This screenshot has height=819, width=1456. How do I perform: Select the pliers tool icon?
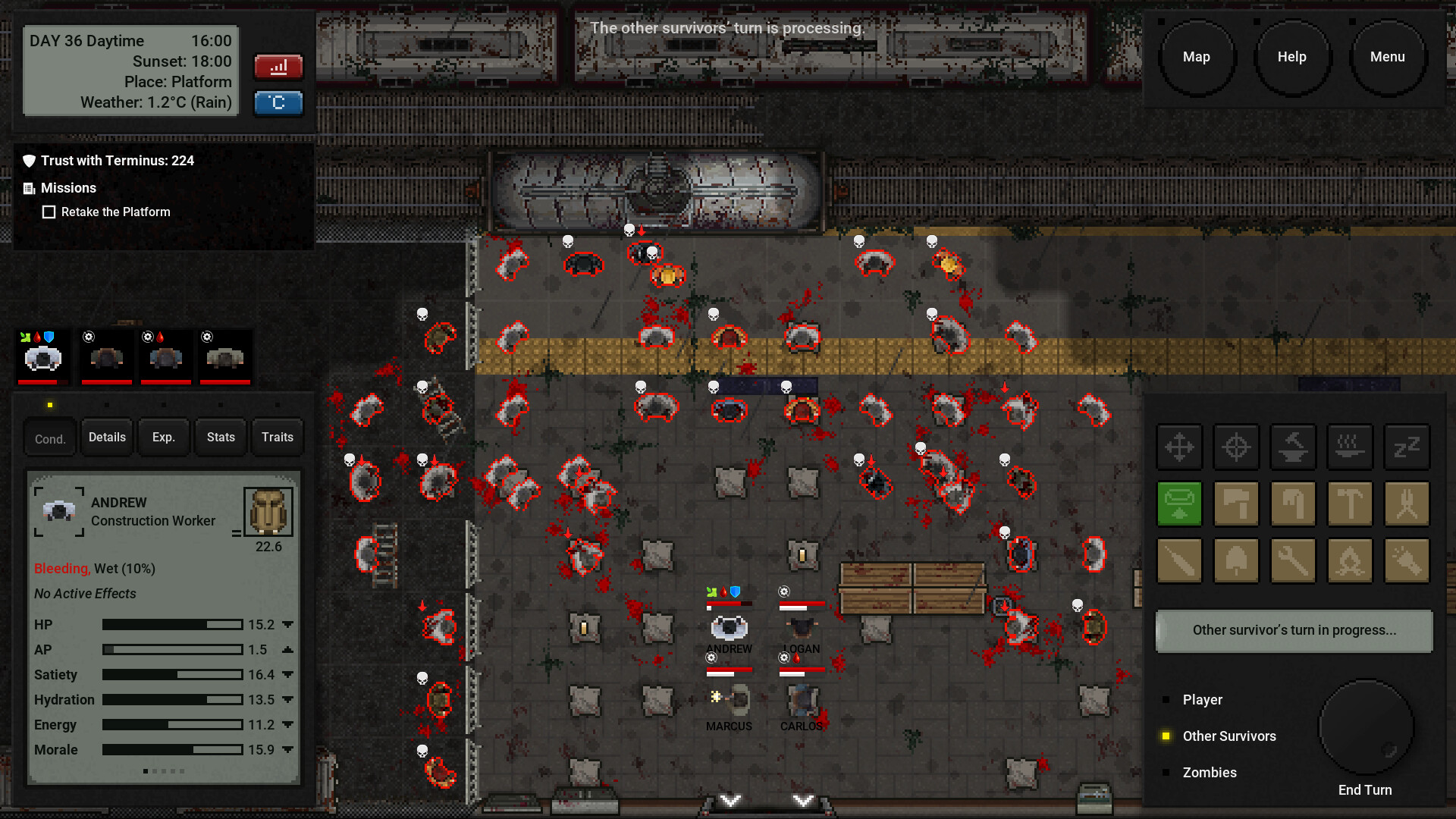[1407, 504]
